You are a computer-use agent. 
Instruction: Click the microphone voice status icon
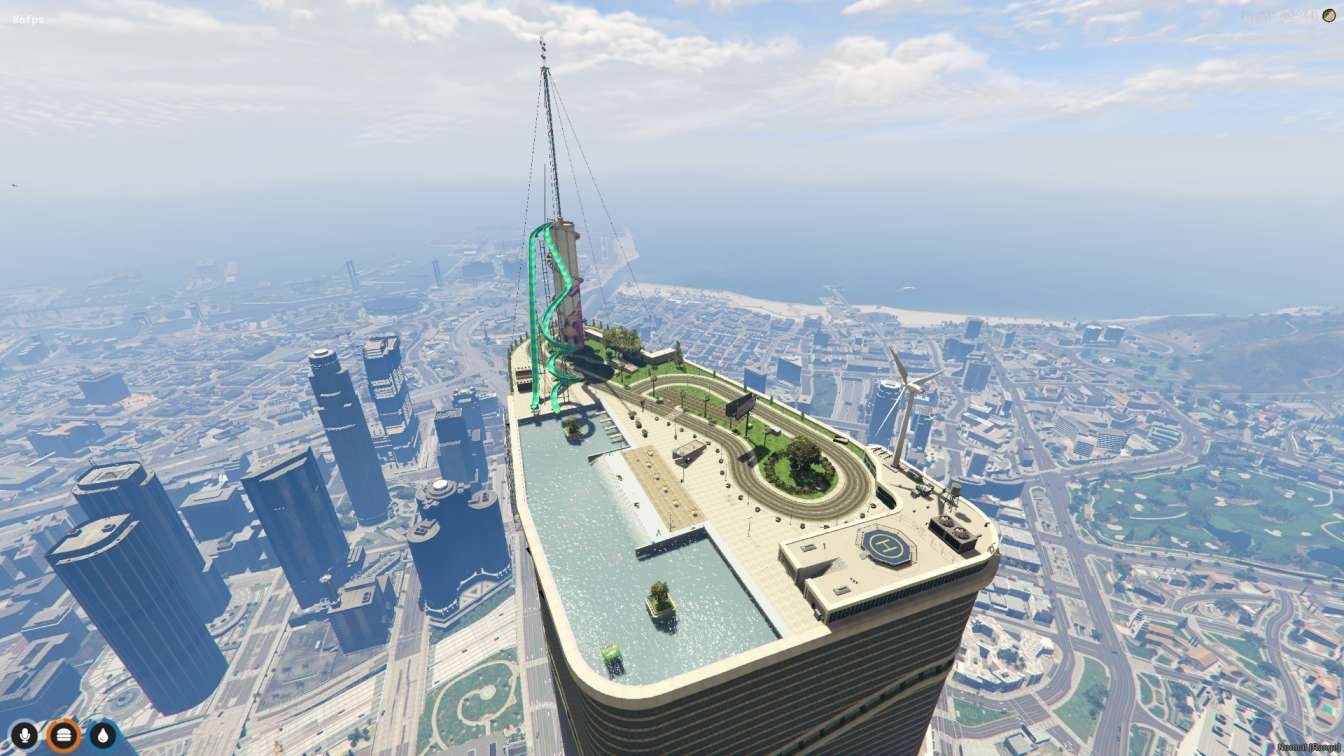[x=23, y=736]
